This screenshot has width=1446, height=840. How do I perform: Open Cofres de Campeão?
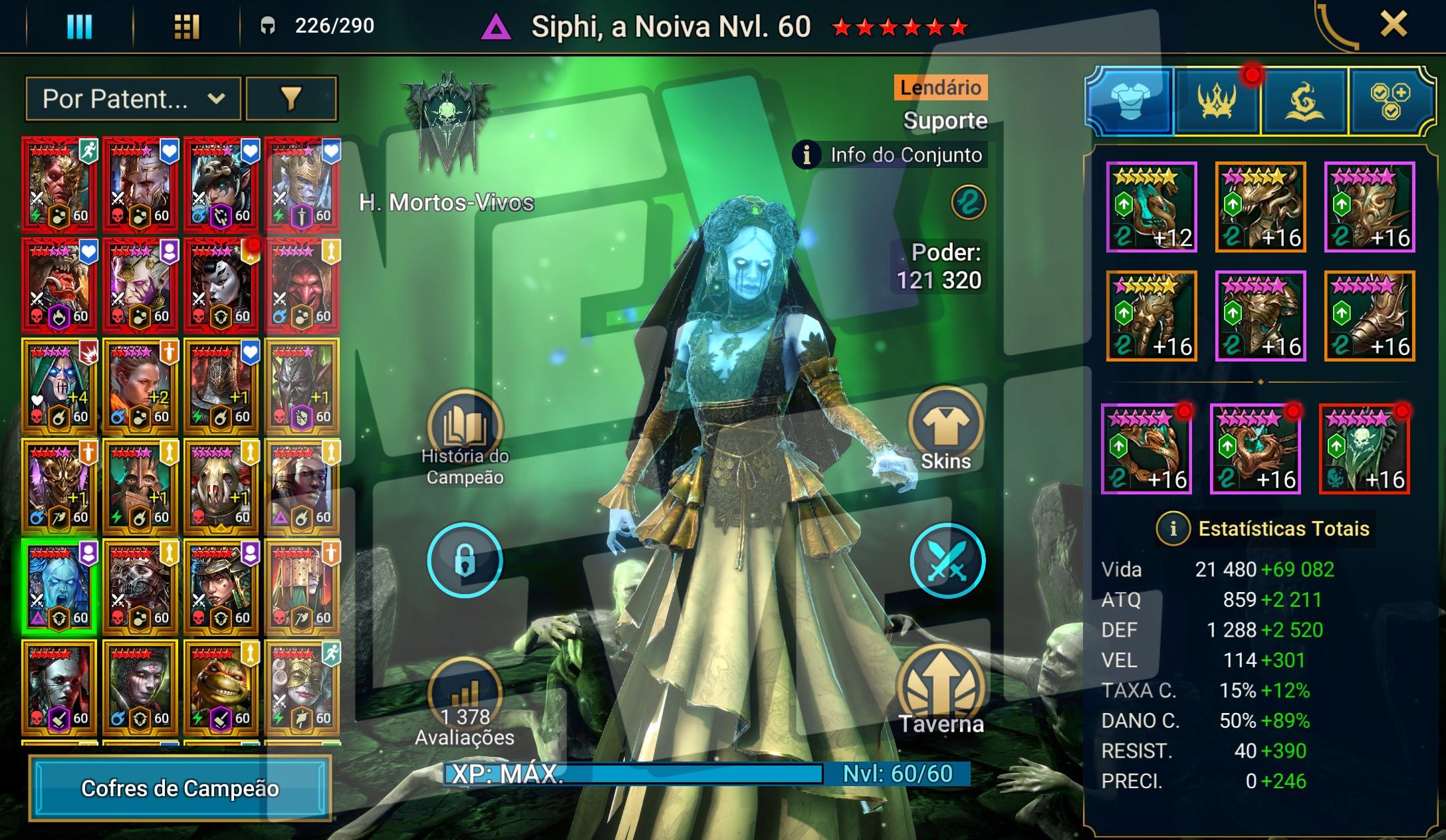click(x=180, y=788)
